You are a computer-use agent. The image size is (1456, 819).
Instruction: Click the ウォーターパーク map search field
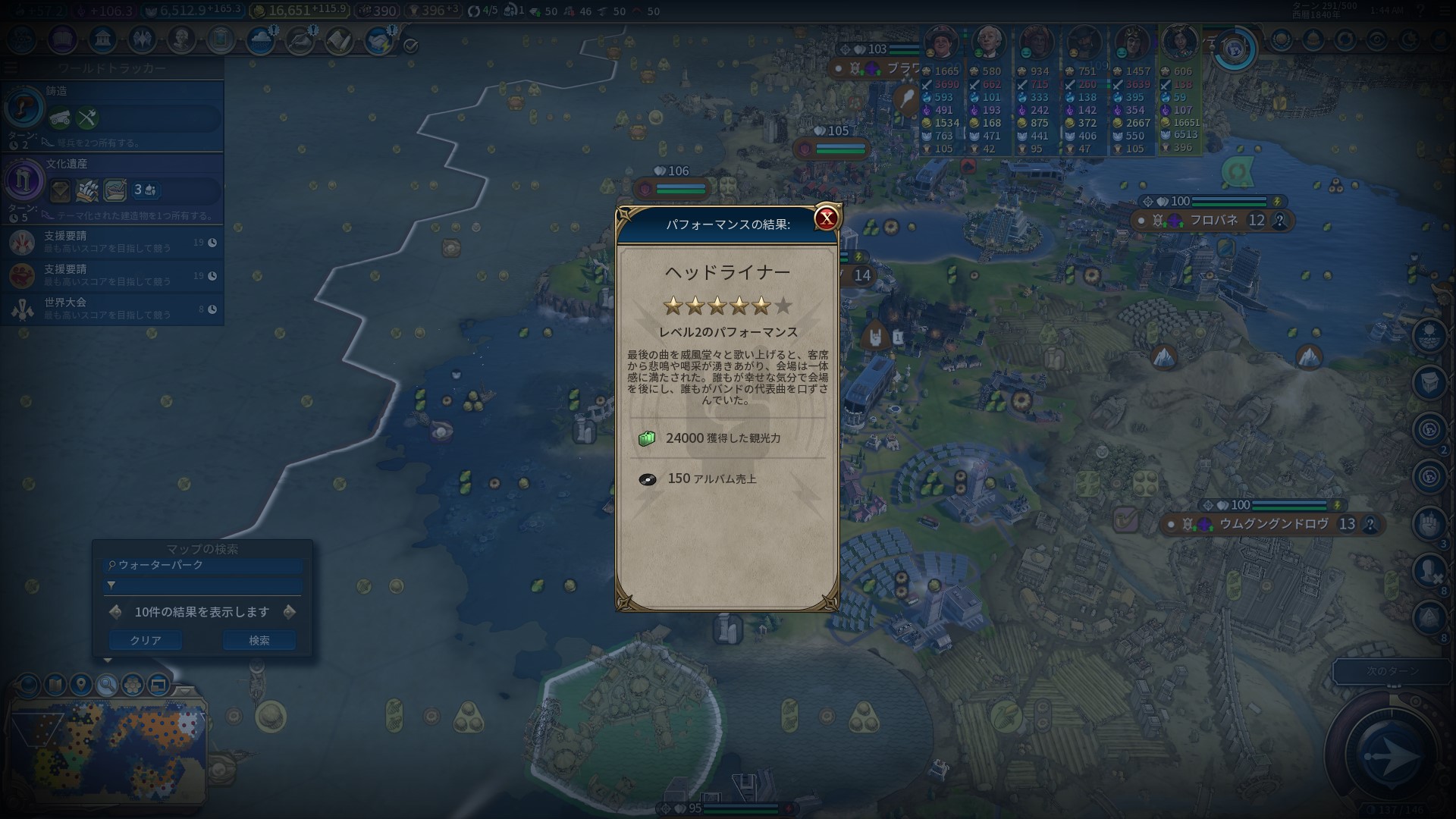point(203,565)
